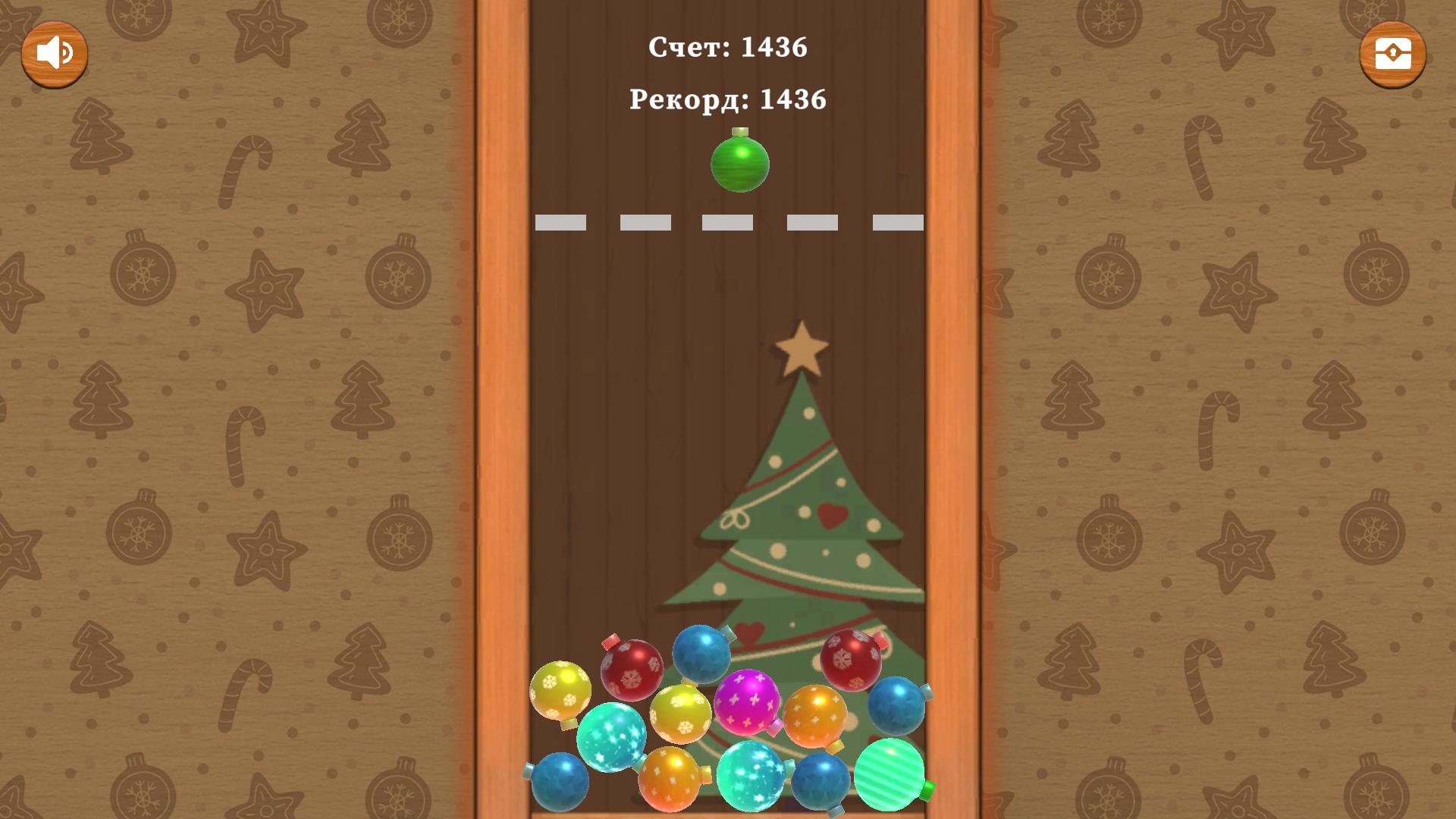Click the hanging green ornament to drop it
Image resolution: width=1456 pixels, height=819 pixels.
click(739, 164)
